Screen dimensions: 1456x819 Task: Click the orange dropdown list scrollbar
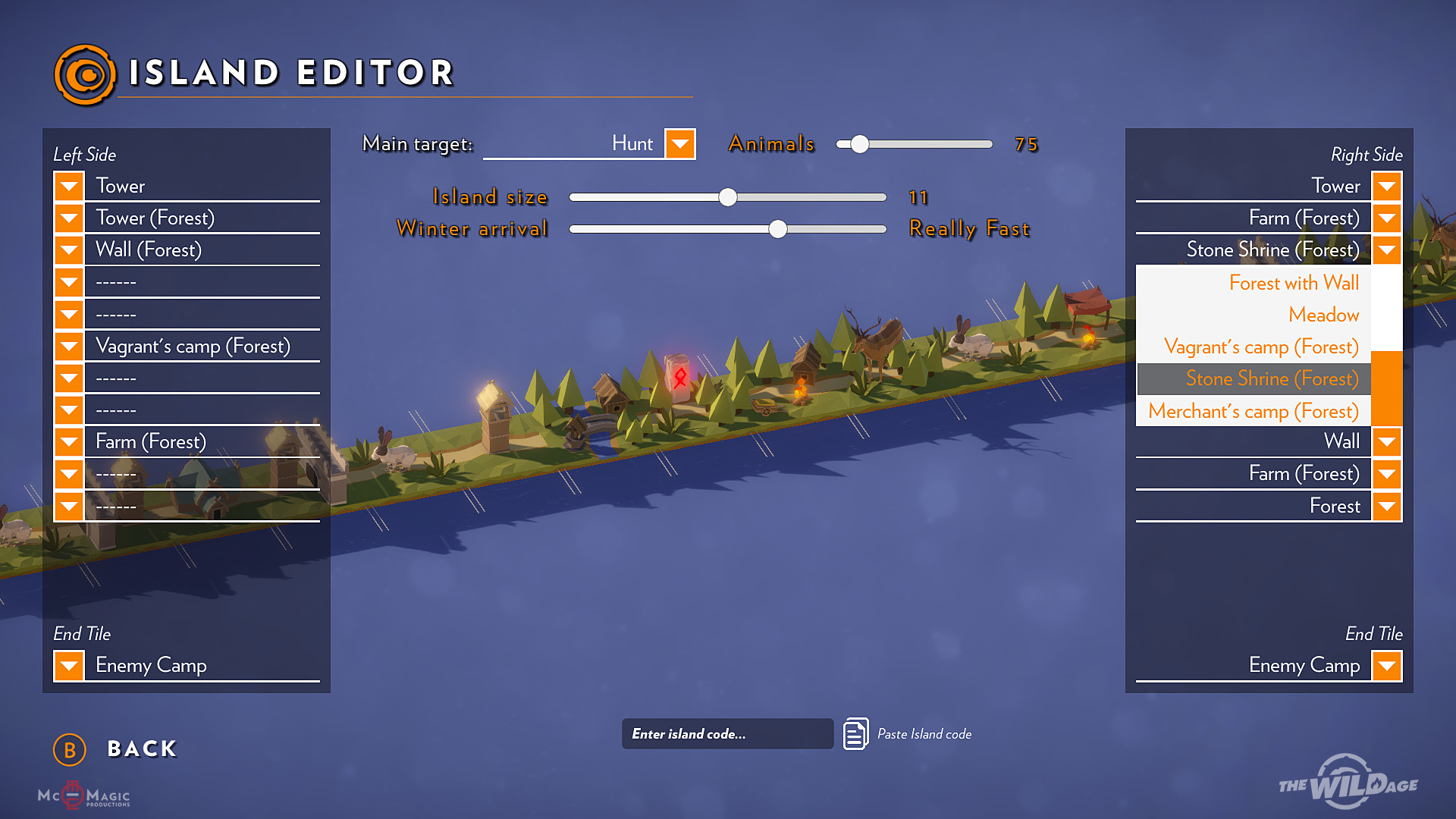[x=1386, y=388]
